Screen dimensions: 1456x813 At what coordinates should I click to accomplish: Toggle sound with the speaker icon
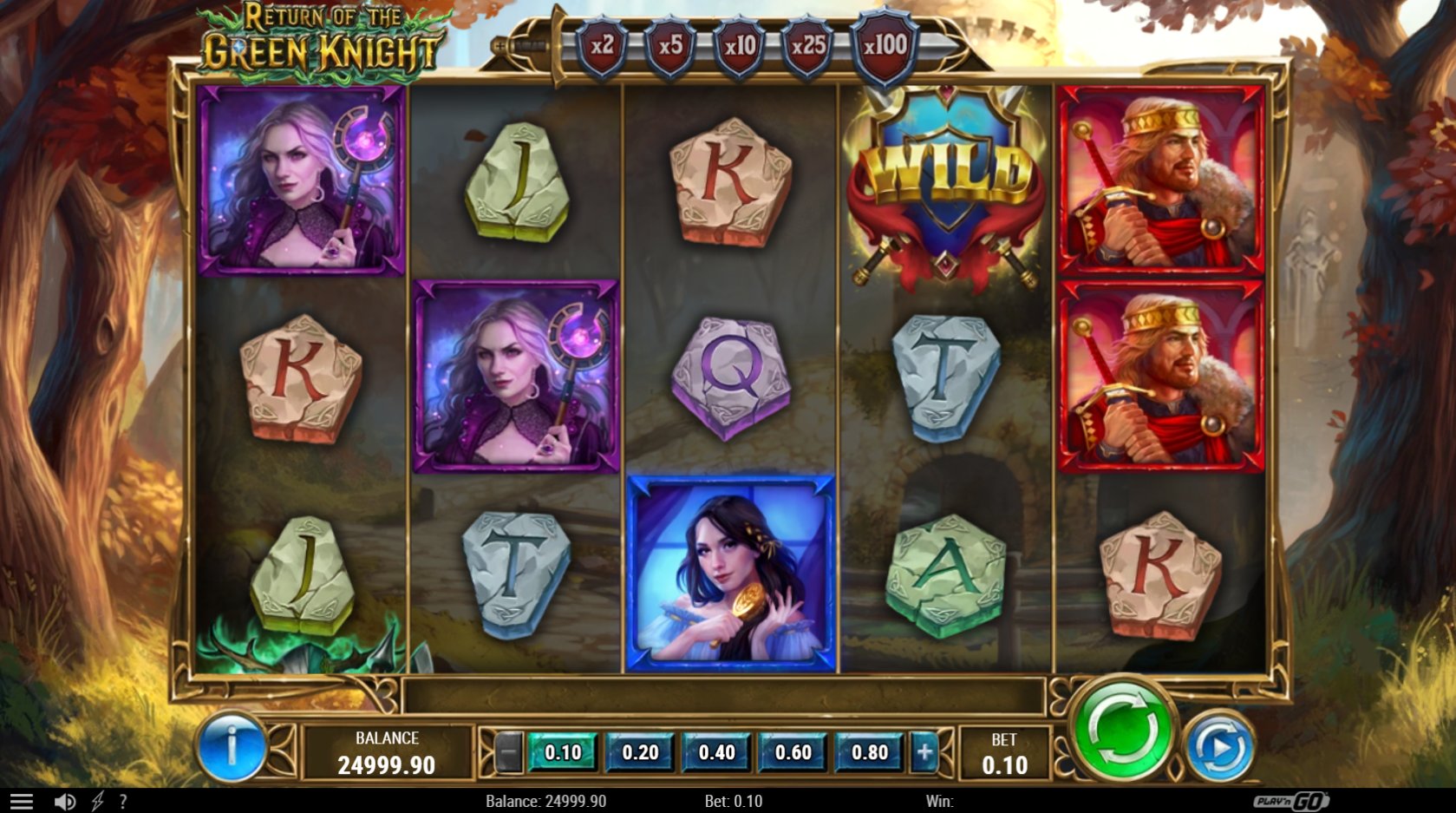pos(65,802)
